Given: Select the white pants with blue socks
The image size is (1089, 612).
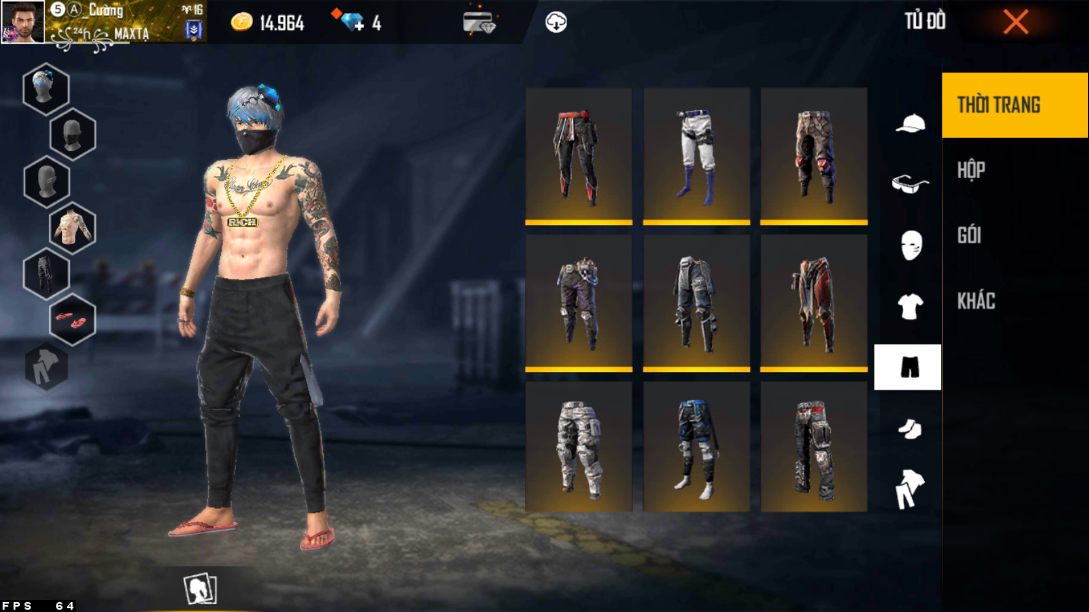Looking at the screenshot, I should pyautogui.click(x=696, y=156).
